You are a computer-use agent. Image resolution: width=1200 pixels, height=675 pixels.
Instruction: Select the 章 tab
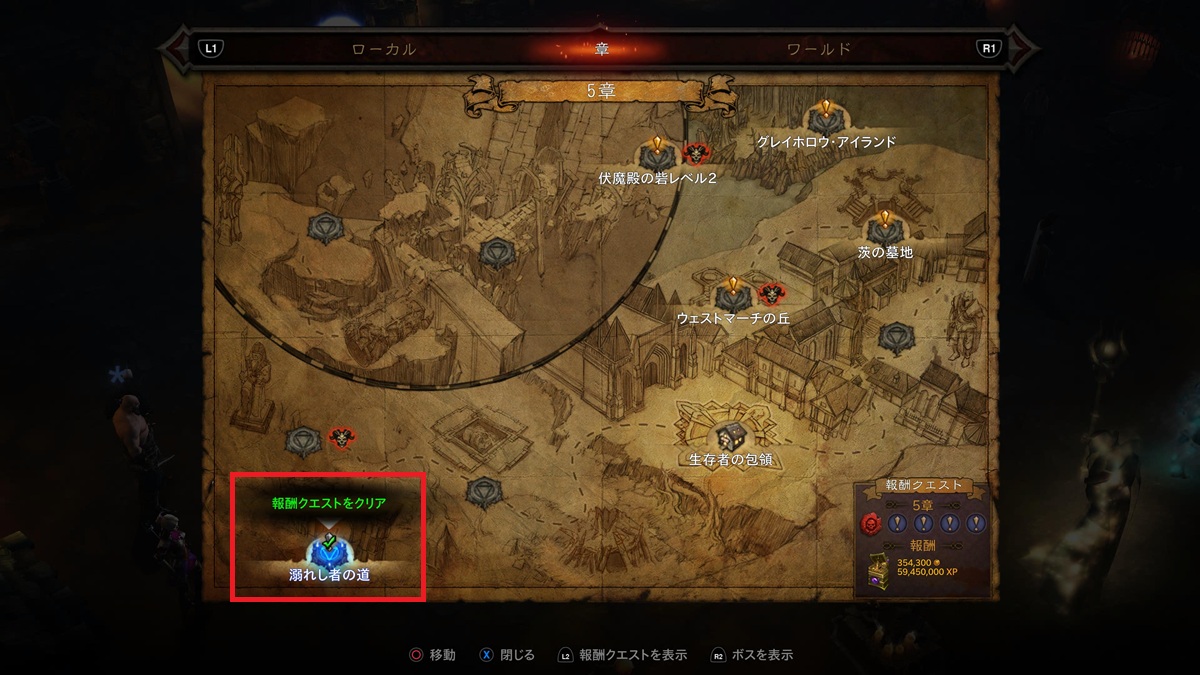point(601,48)
